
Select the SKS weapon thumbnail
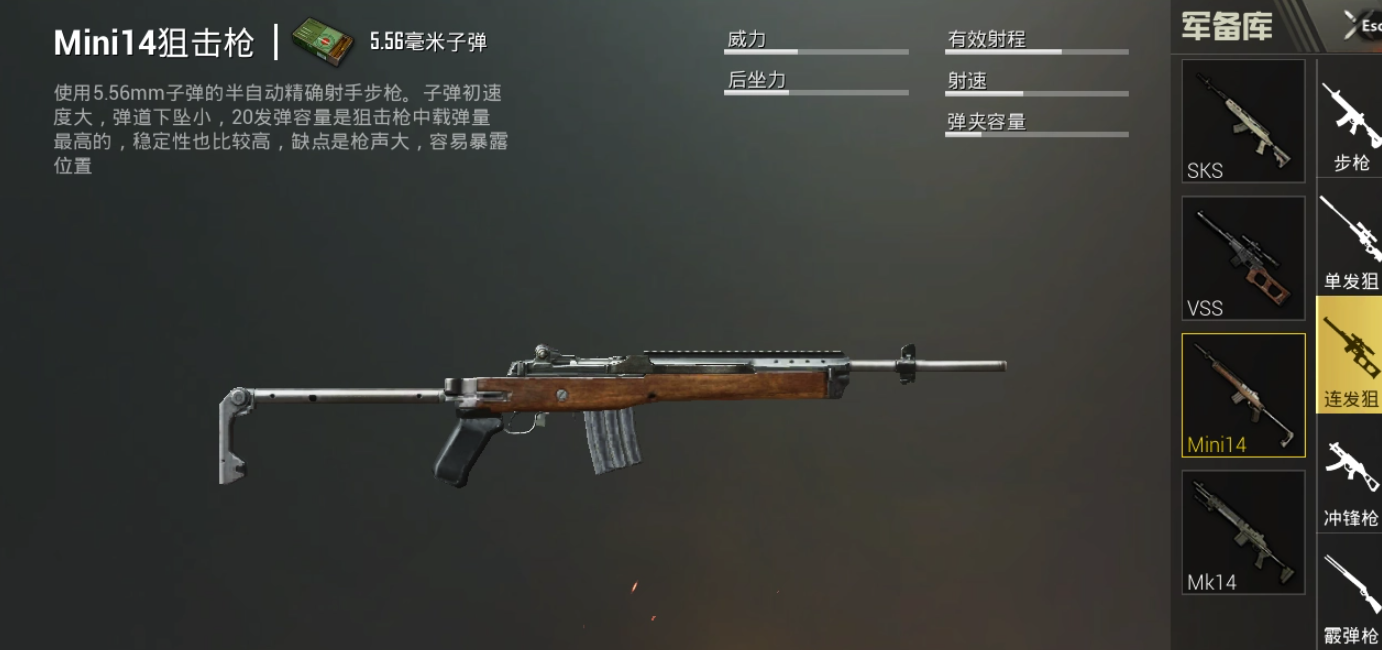point(1243,121)
